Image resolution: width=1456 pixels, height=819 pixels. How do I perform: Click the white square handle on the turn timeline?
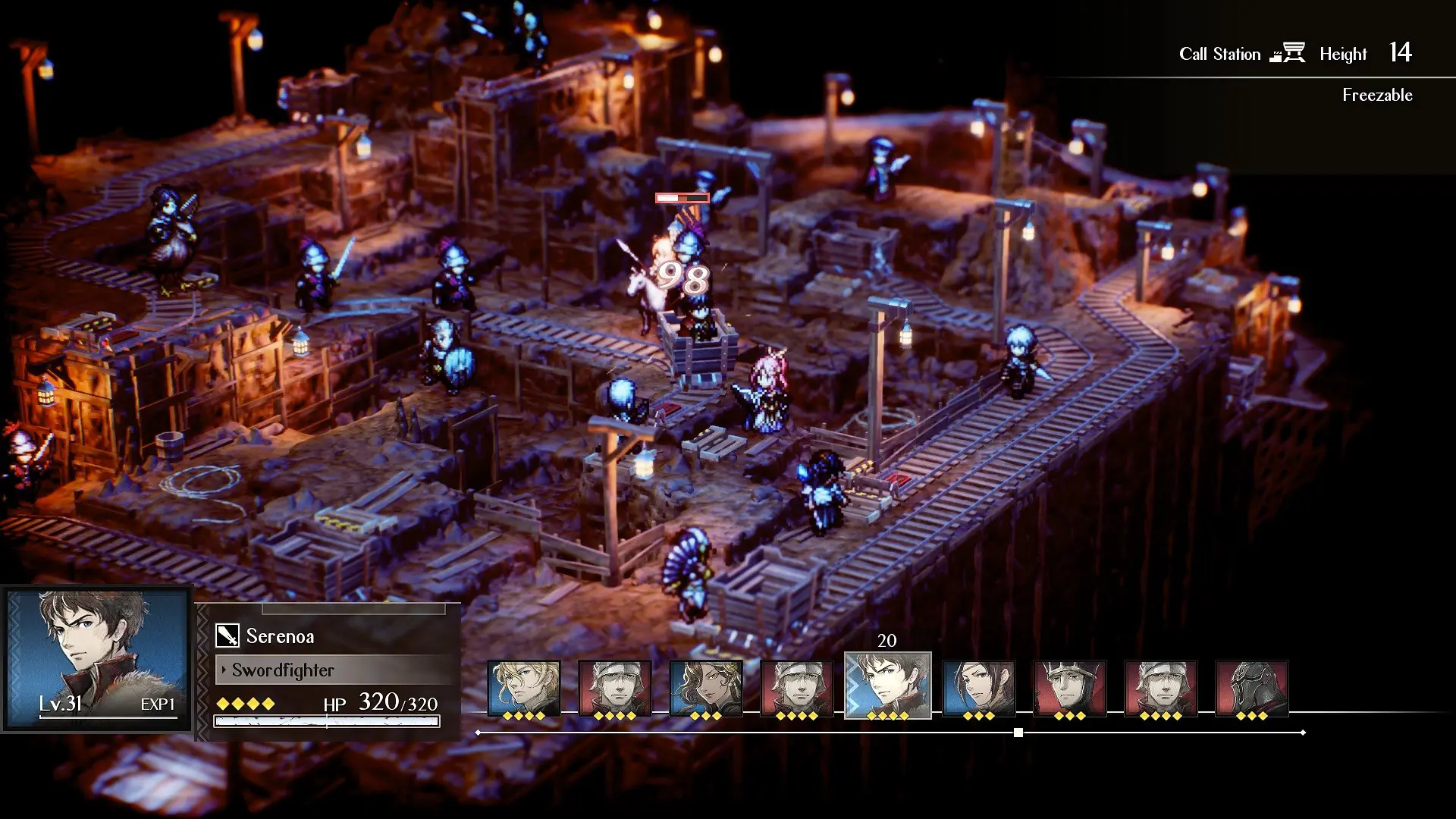coord(1018,732)
